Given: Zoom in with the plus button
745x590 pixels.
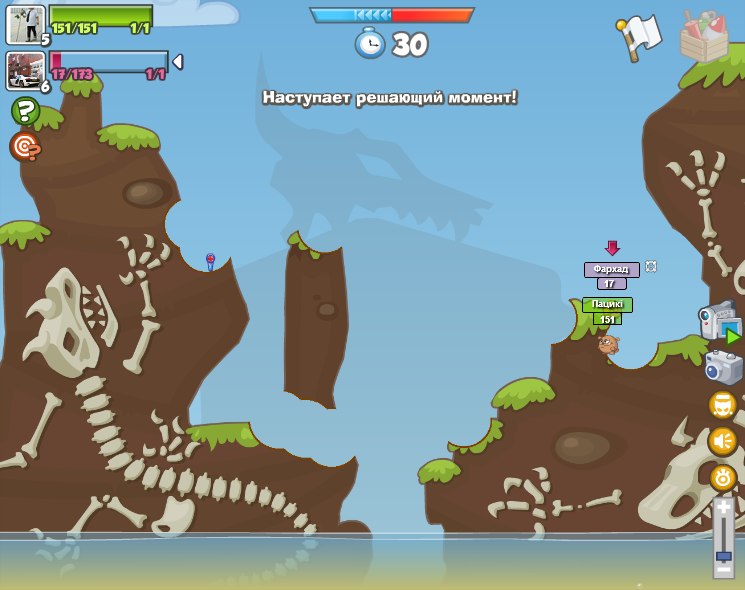Looking at the screenshot, I should click(x=723, y=507).
